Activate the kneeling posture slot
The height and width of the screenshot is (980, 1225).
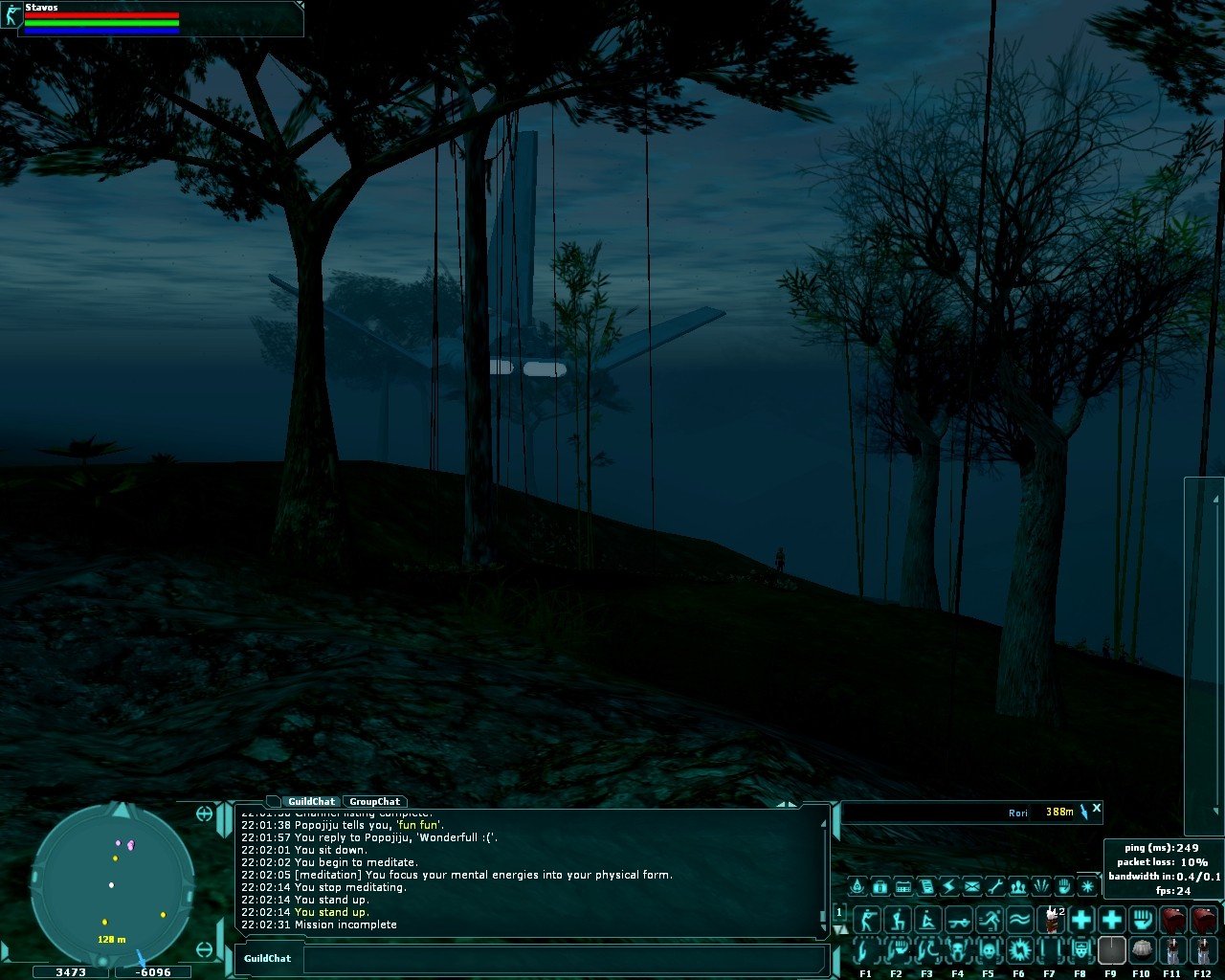pyautogui.click(x=897, y=920)
